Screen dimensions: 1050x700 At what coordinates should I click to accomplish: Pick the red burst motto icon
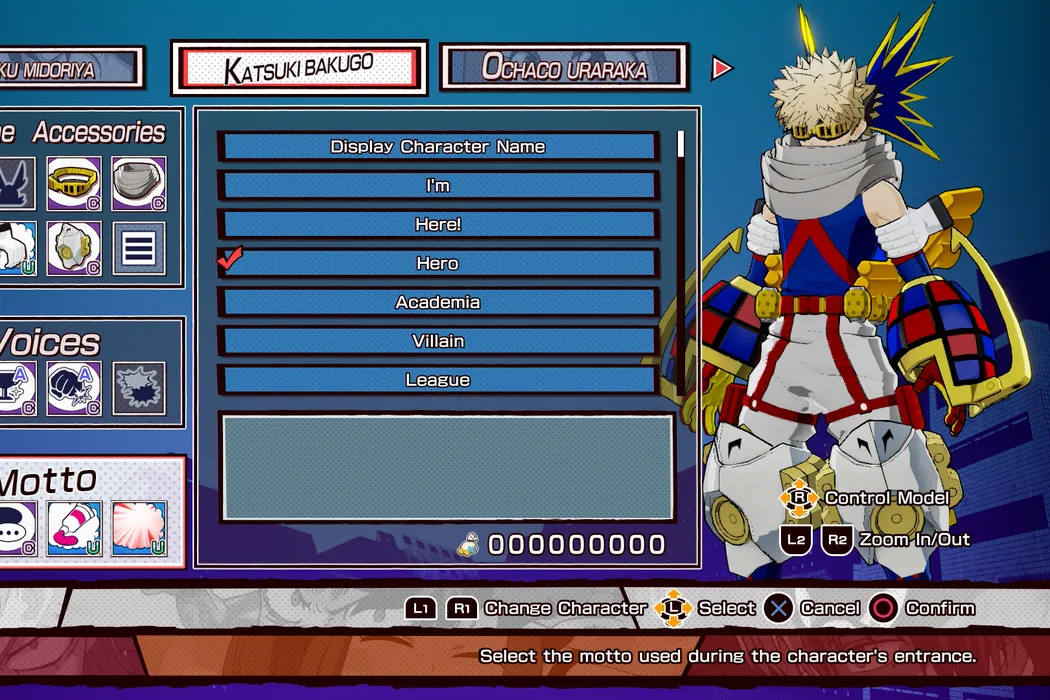[x=138, y=528]
